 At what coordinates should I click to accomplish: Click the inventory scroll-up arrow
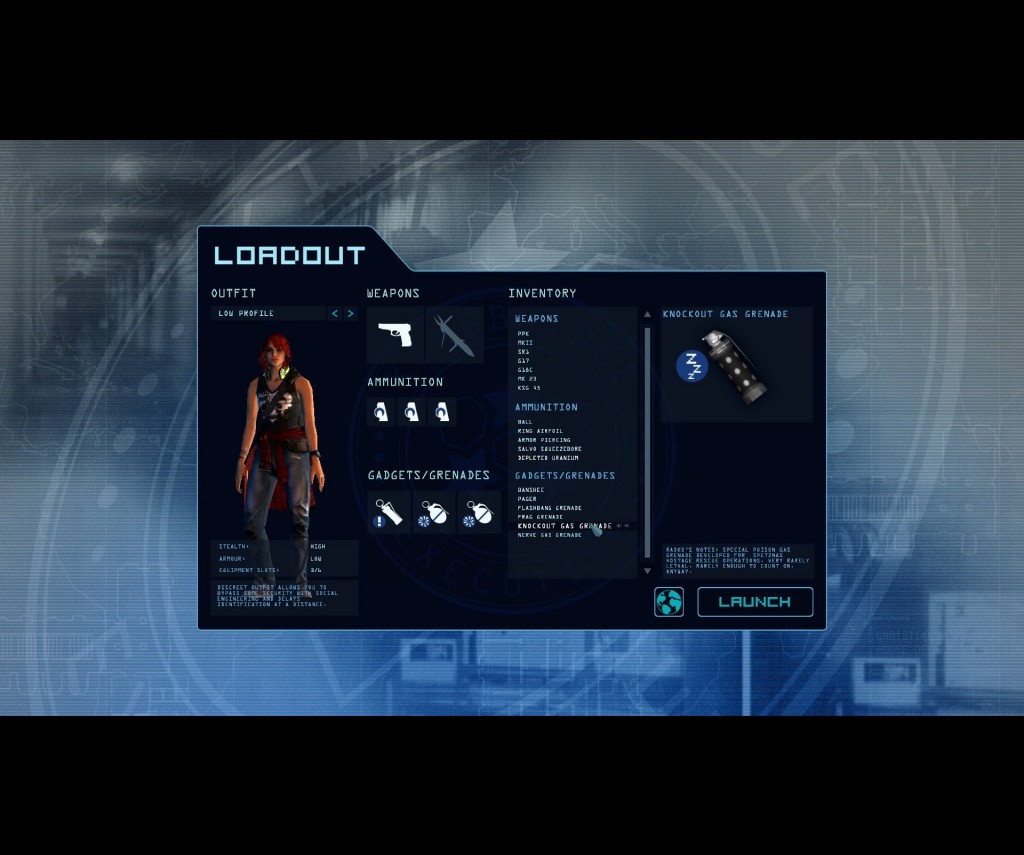[x=647, y=315]
